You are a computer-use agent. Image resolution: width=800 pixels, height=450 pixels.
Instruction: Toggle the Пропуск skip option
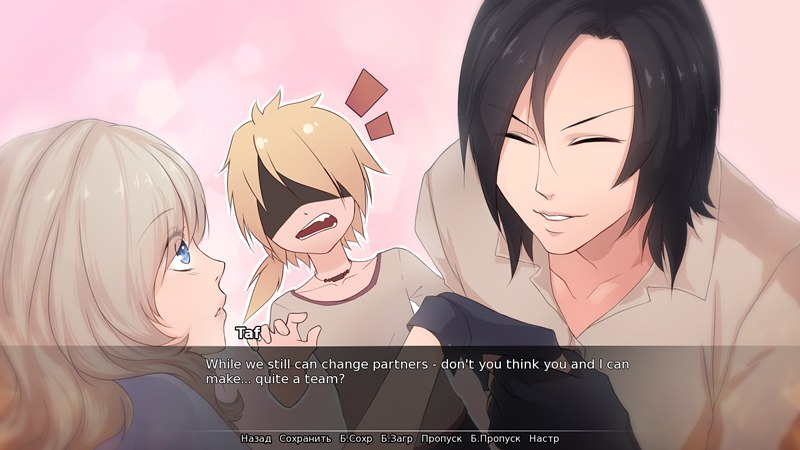click(x=441, y=439)
